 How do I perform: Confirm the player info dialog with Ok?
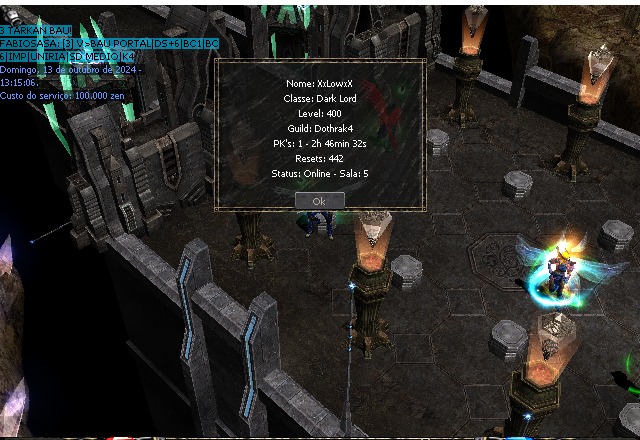tap(319, 200)
